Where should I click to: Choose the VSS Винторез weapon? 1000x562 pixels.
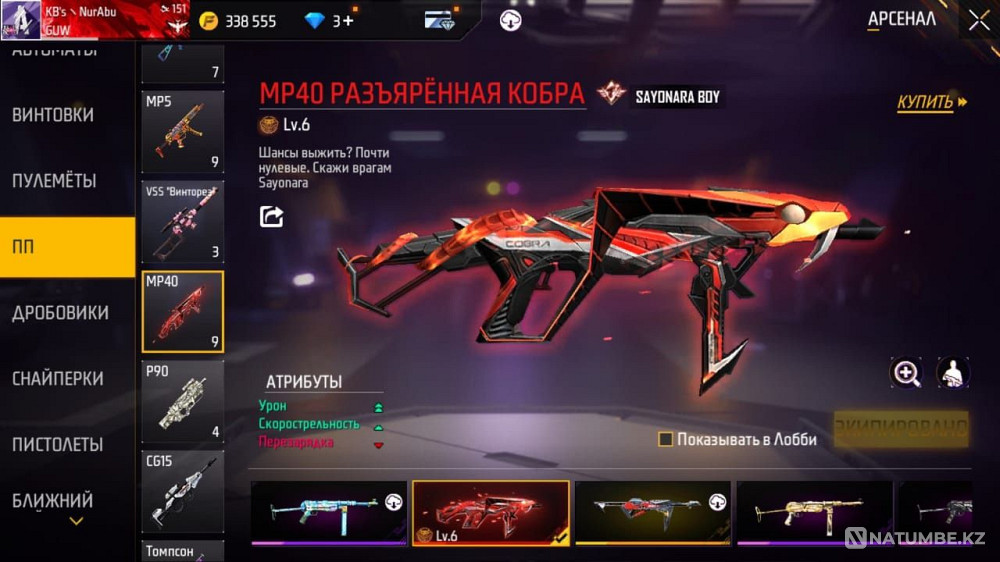182,221
